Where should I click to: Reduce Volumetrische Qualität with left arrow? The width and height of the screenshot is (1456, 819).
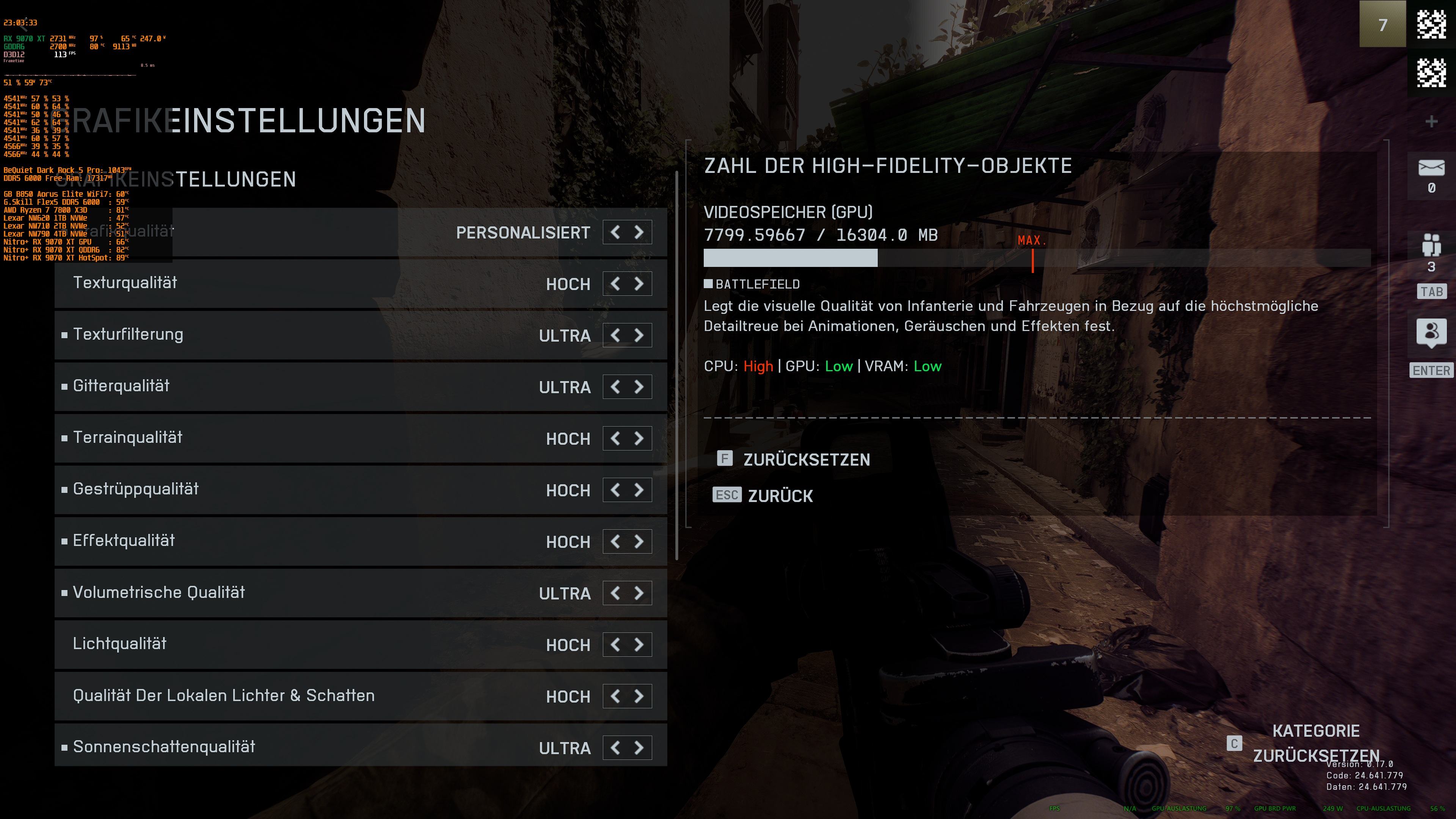(x=615, y=593)
